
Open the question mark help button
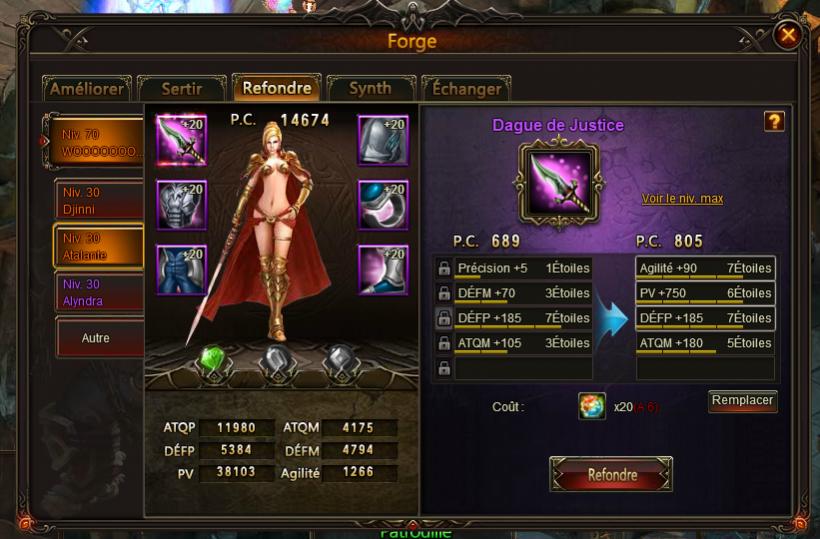(773, 122)
